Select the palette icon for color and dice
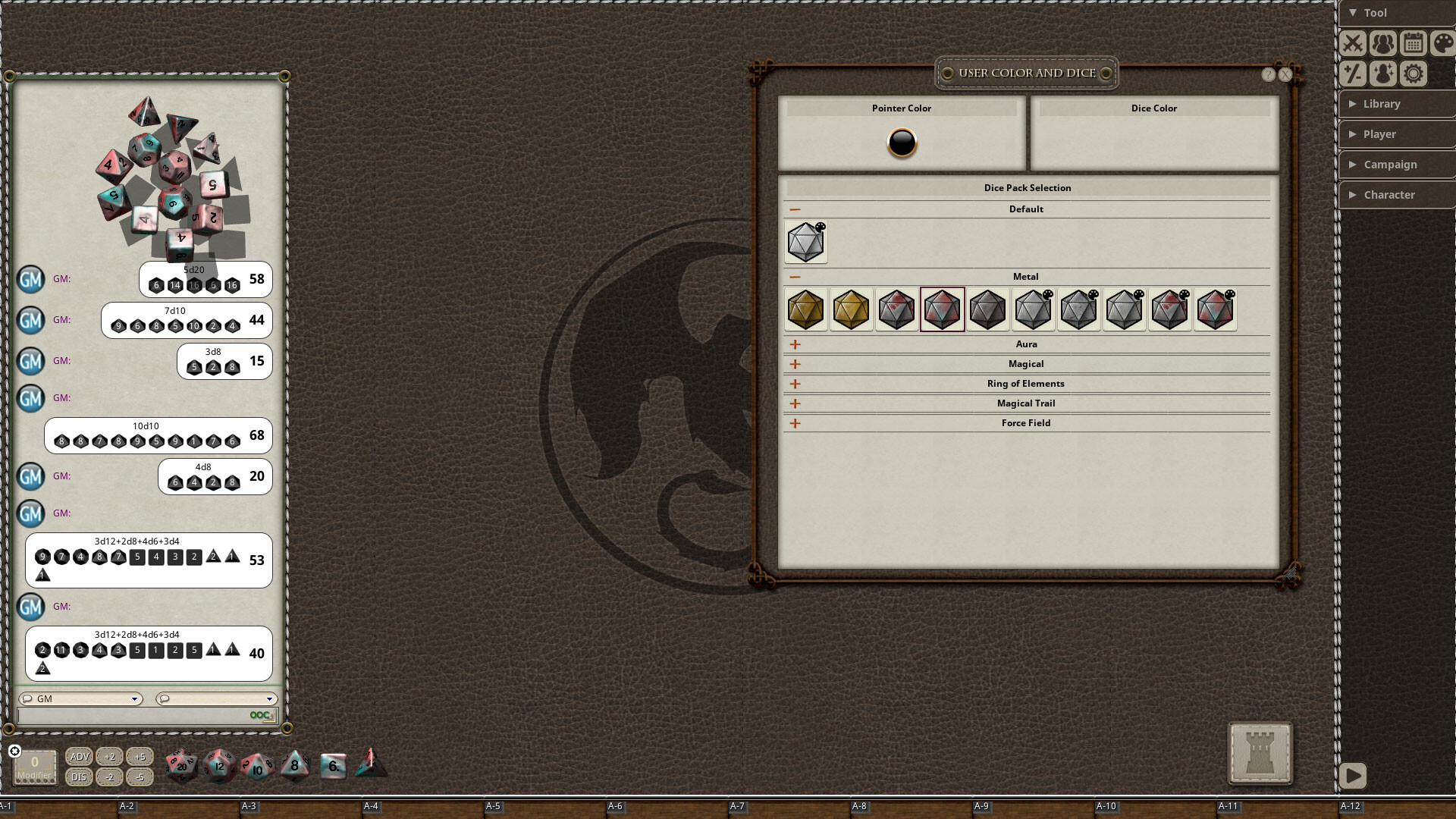The height and width of the screenshot is (819, 1456). click(x=1441, y=43)
